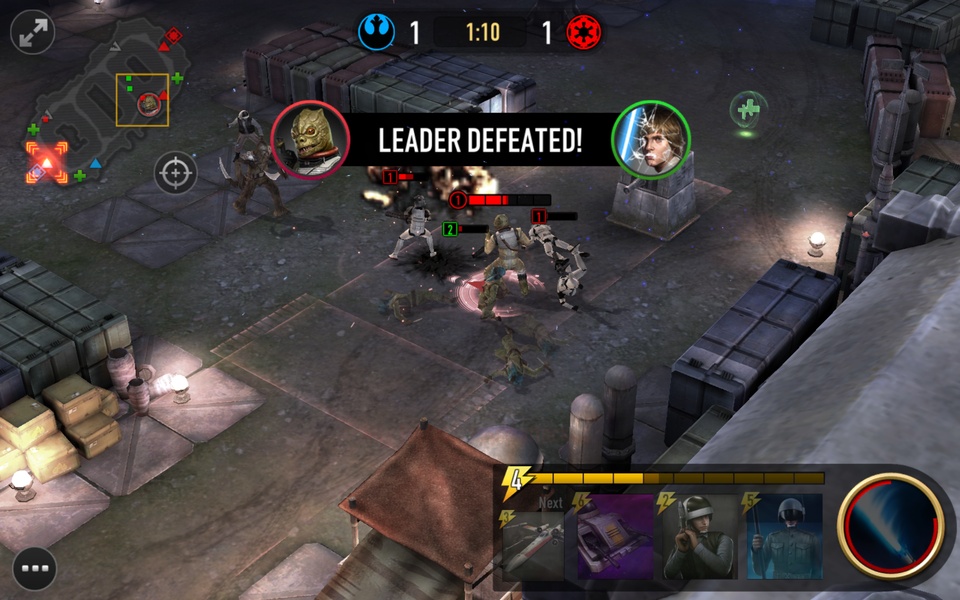Expand the minimap with the arrows button

coord(33,32)
